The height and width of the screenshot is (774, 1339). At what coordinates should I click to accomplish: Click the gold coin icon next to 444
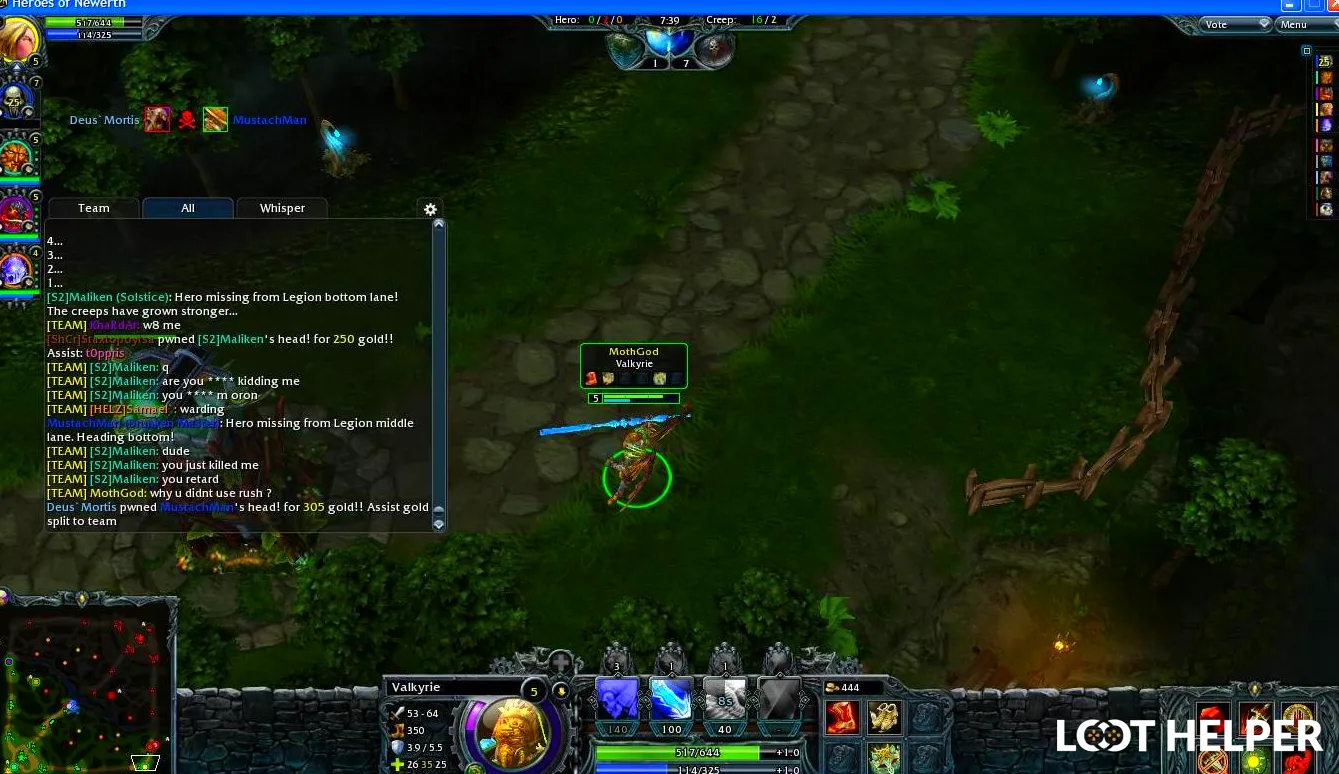831,688
